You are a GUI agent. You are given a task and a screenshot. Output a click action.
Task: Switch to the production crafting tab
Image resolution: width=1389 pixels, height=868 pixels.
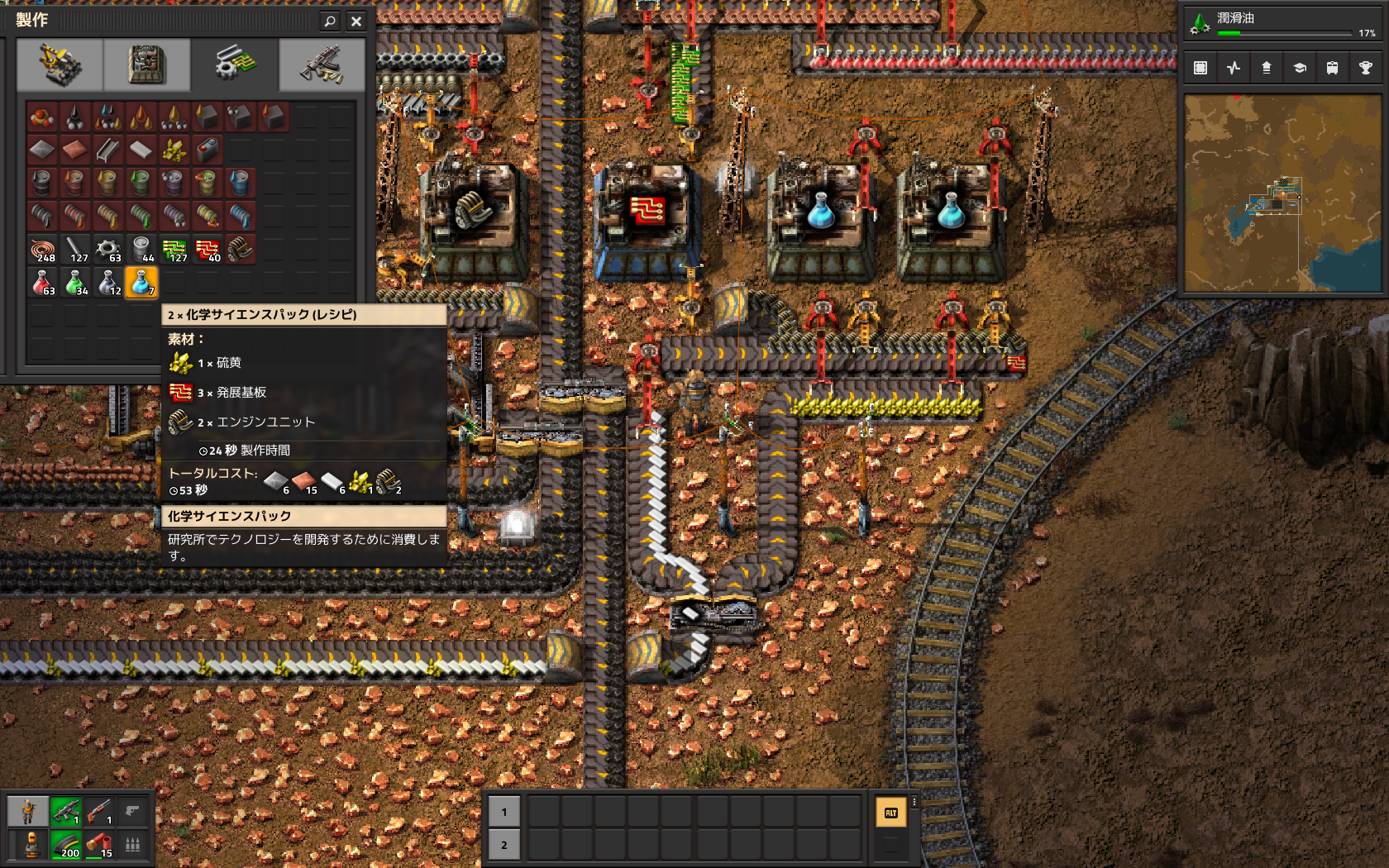tap(147, 64)
